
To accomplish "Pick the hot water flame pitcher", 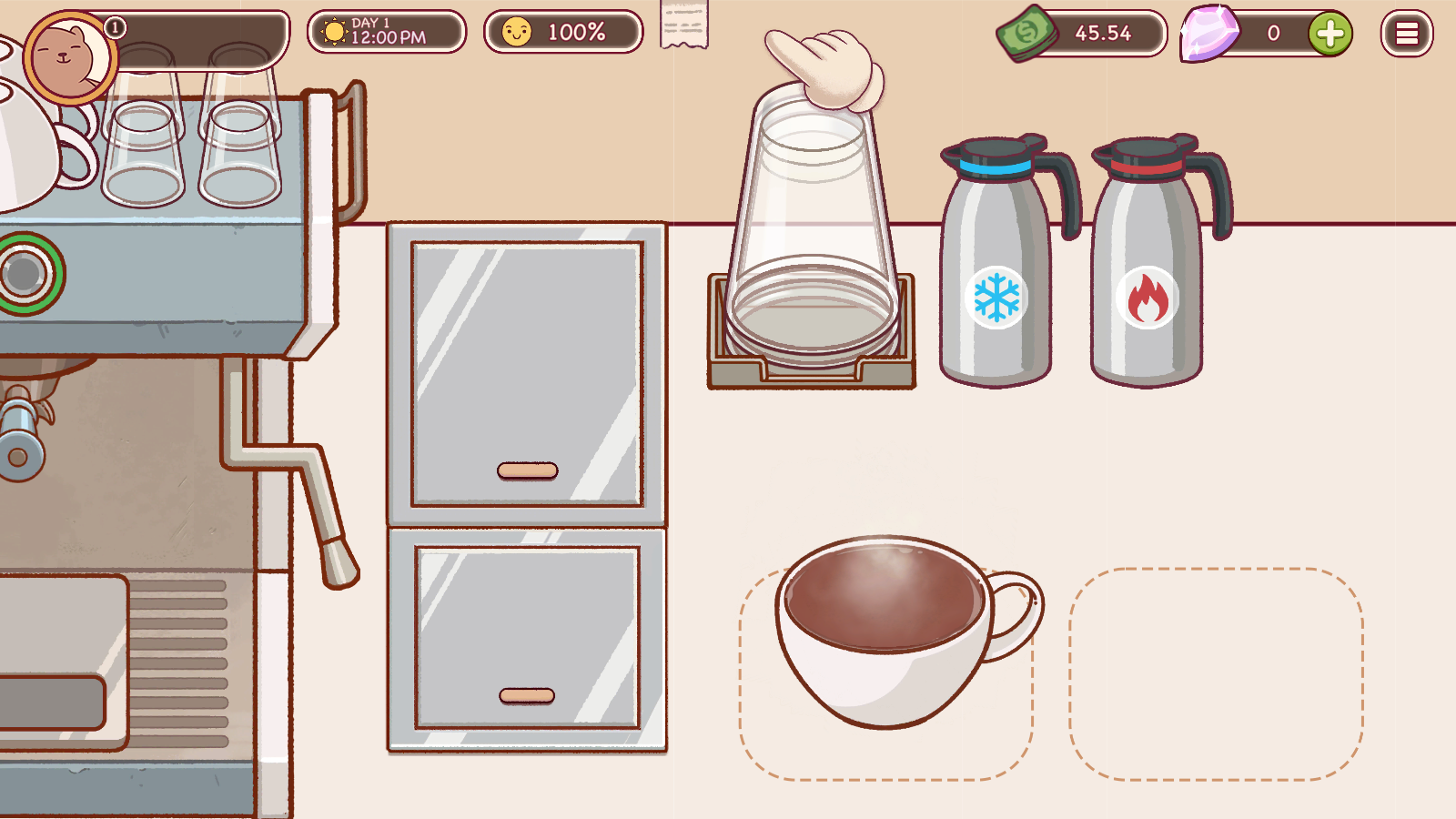I will [1148, 273].
